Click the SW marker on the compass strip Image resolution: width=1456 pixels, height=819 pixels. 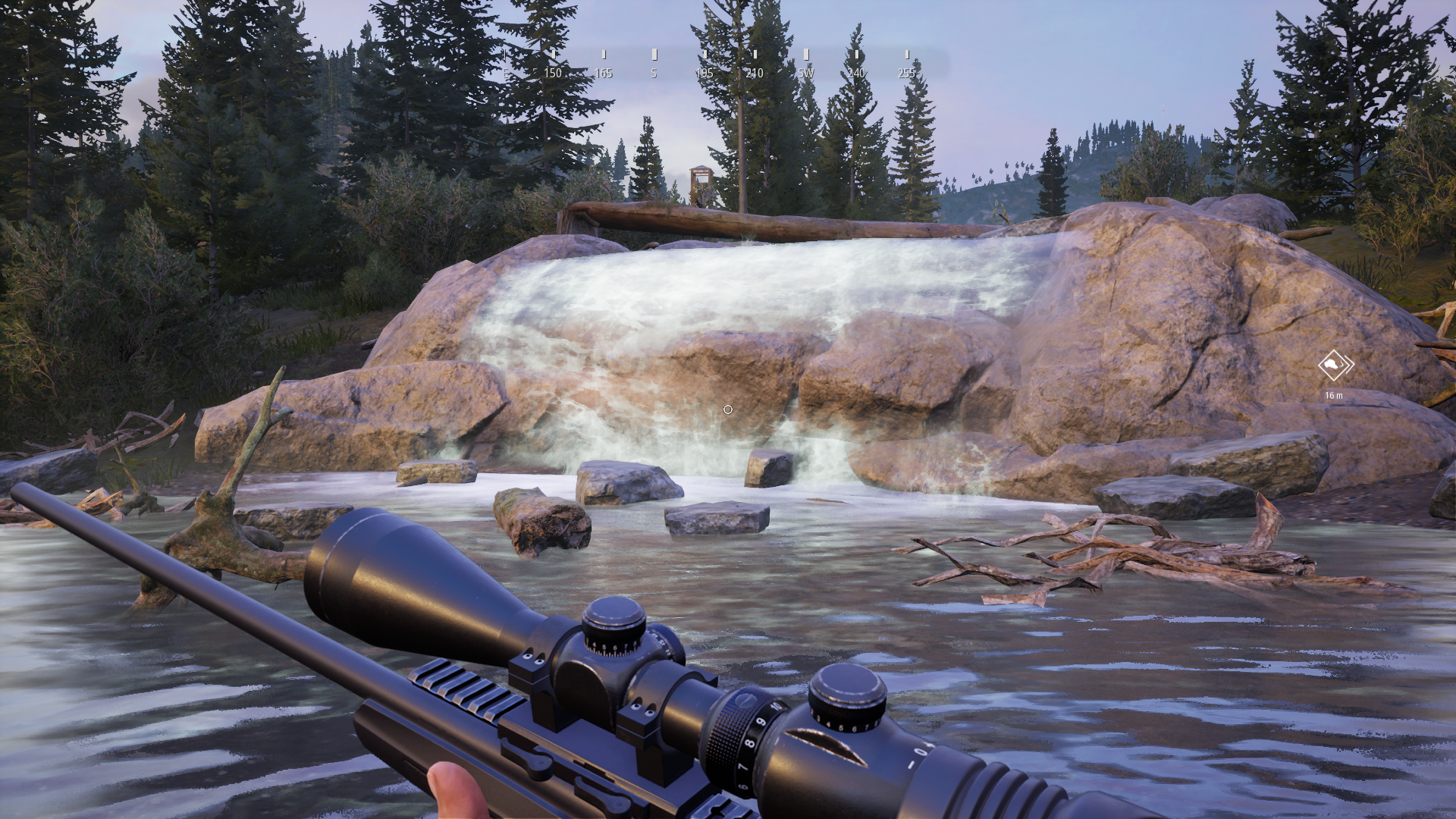pyautogui.click(x=805, y=74)
